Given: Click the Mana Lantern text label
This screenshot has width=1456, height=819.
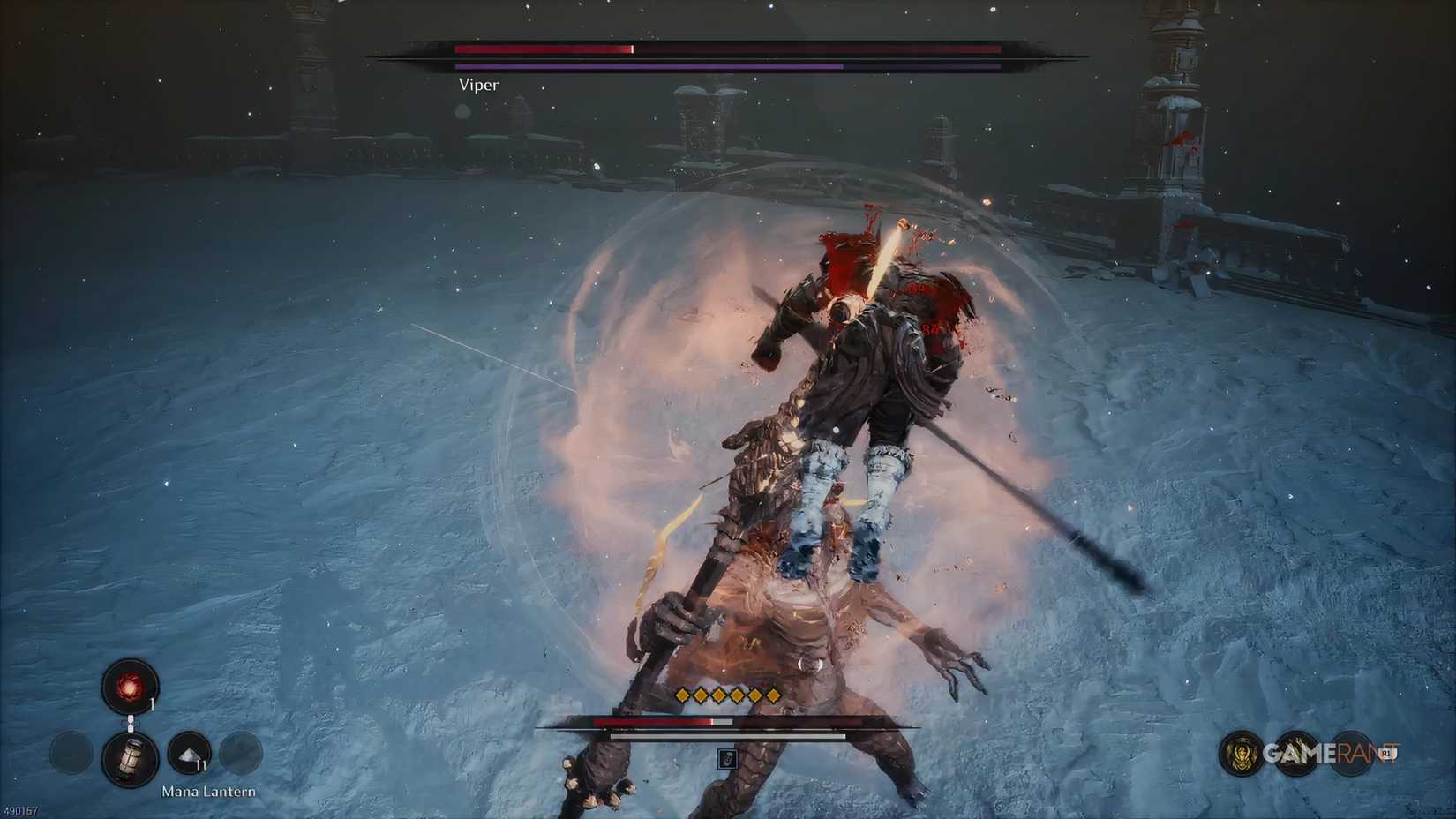Looking at the screenshot, I should [x=208, y=792].
